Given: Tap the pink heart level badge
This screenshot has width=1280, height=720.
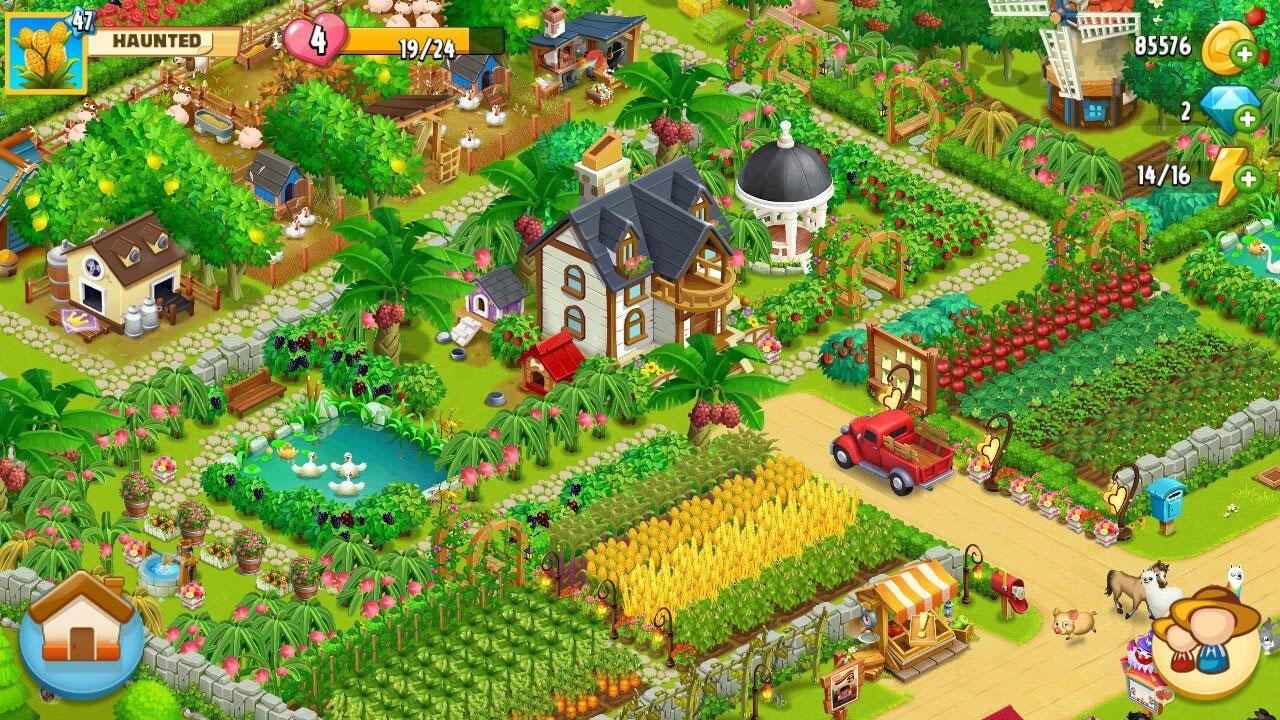Looking at the screenshot, I should click(x=316, y=41).
